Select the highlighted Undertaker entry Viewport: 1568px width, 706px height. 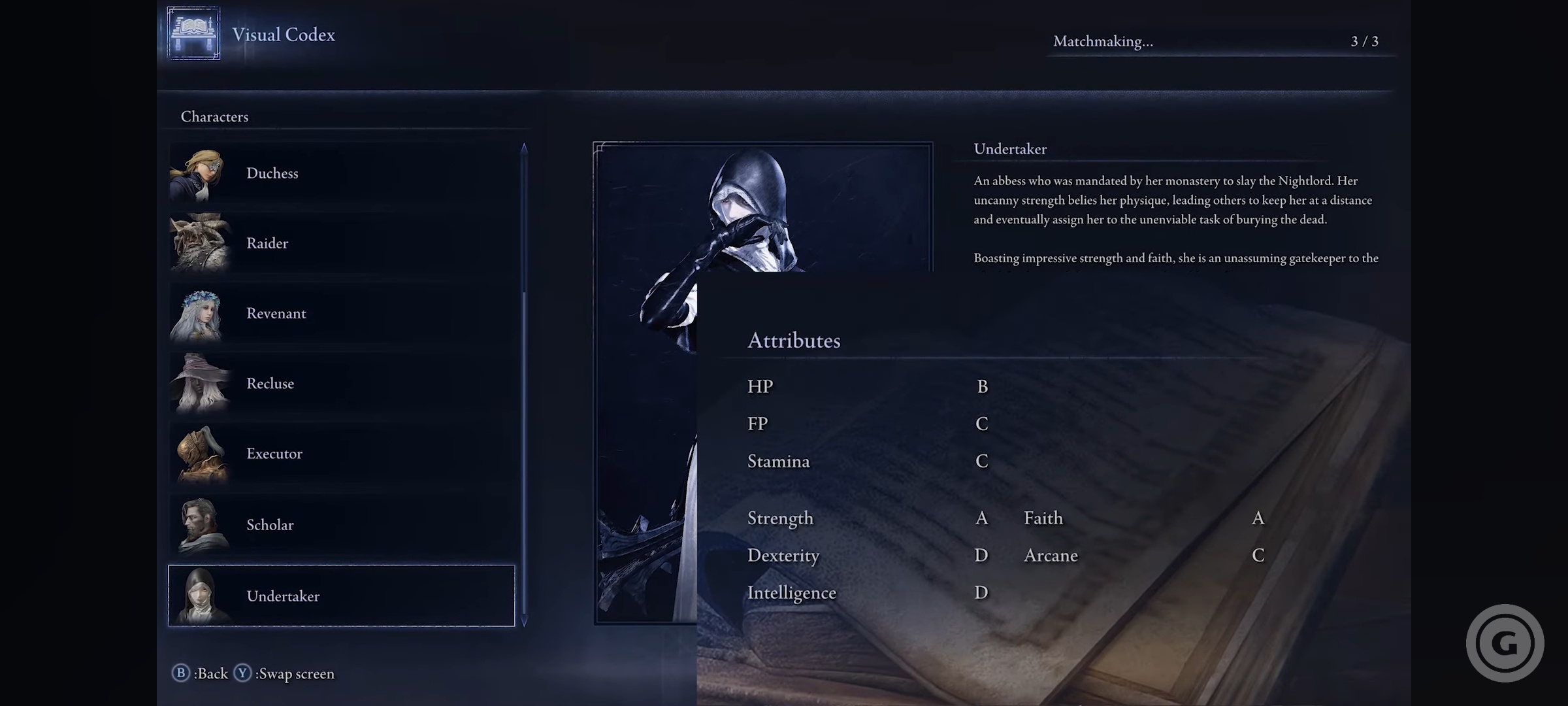pos(341,596)
